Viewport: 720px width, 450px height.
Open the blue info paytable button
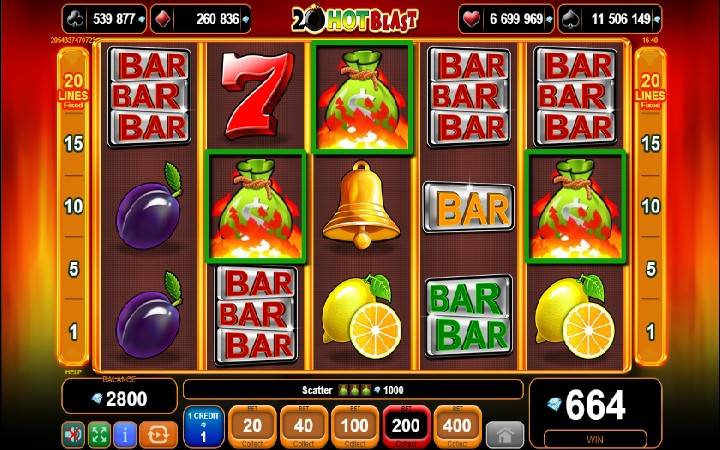125,435
